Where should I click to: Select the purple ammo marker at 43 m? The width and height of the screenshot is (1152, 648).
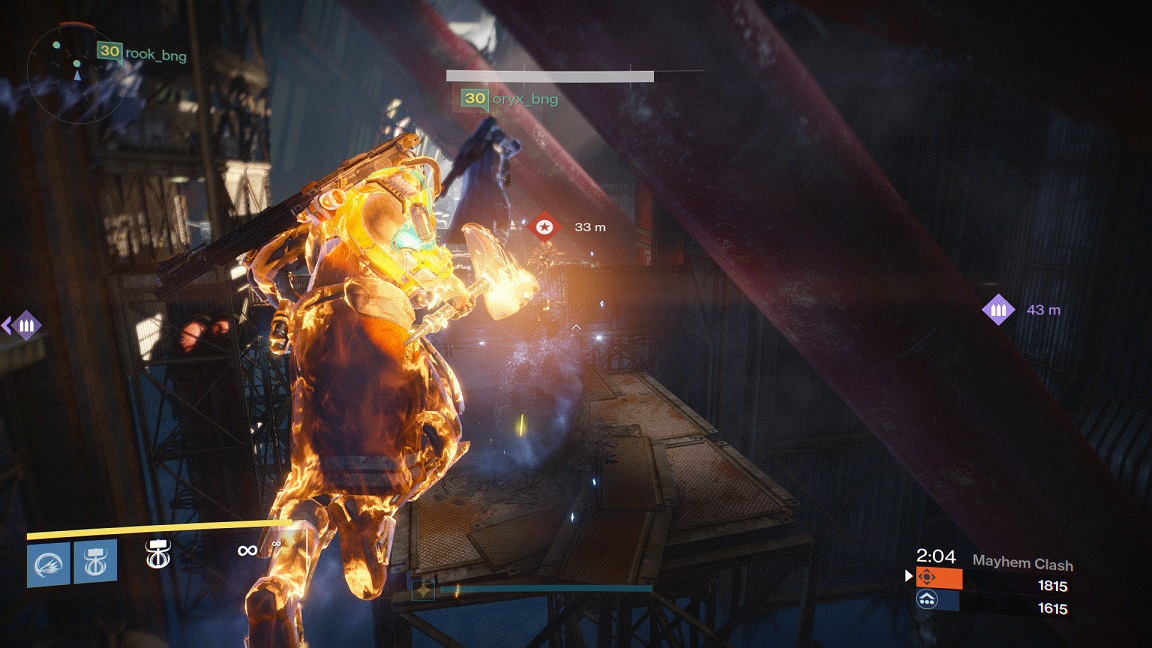[997, 310]
